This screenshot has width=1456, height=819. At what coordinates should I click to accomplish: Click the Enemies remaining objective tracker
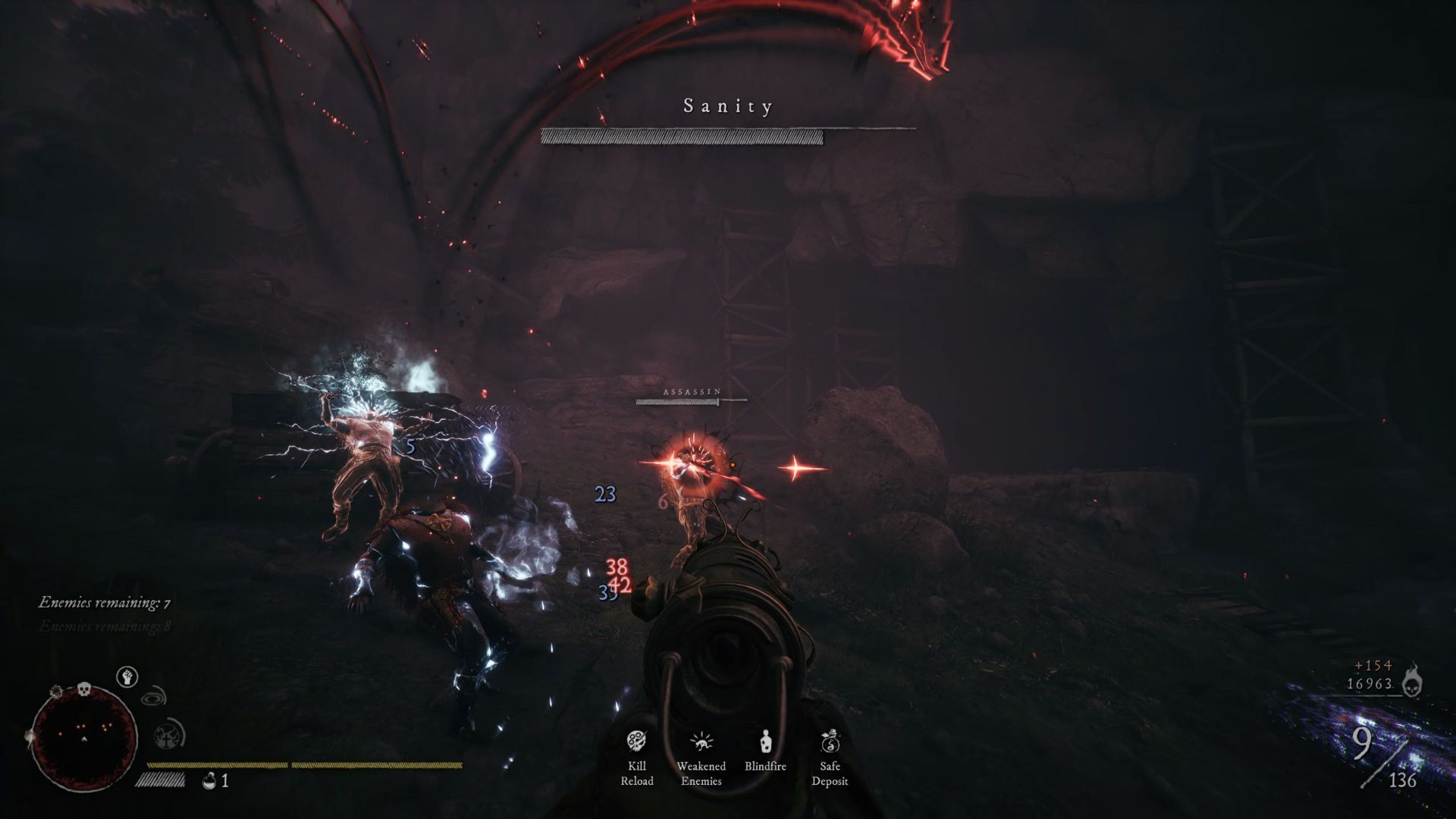click(105, 603)
